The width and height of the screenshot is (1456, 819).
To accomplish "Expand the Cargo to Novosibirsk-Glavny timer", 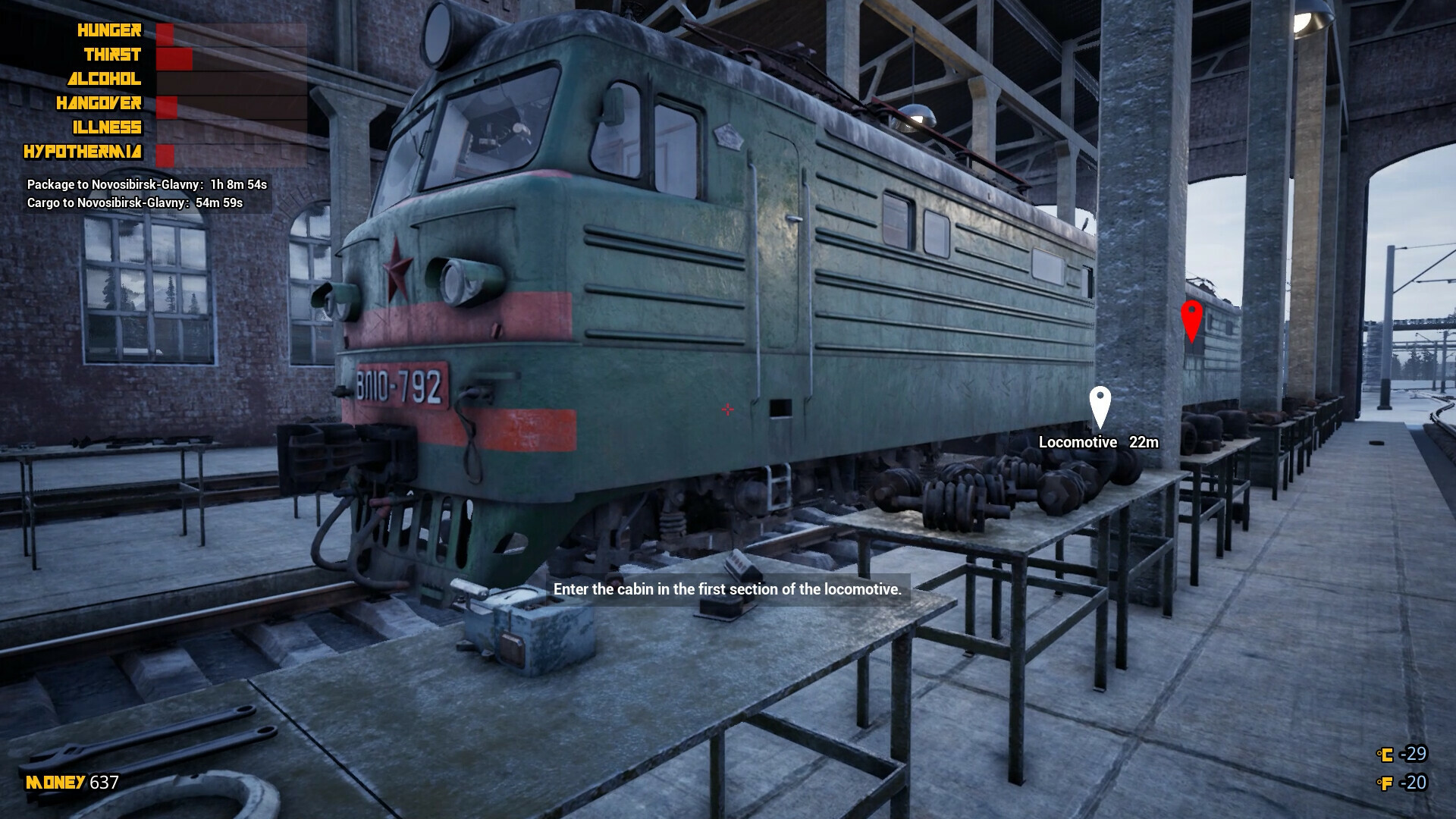I will [x=133, y=202].
